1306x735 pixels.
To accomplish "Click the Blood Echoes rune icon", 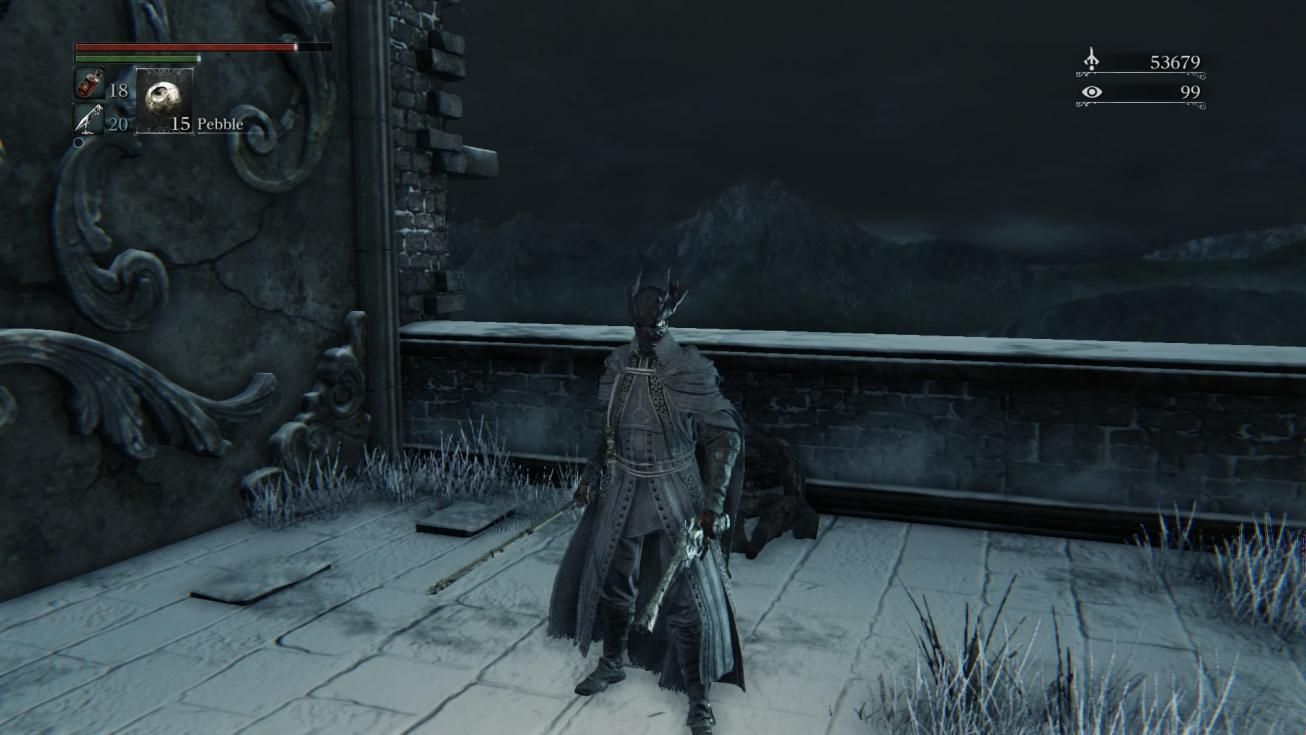I will pos(1090,57).
